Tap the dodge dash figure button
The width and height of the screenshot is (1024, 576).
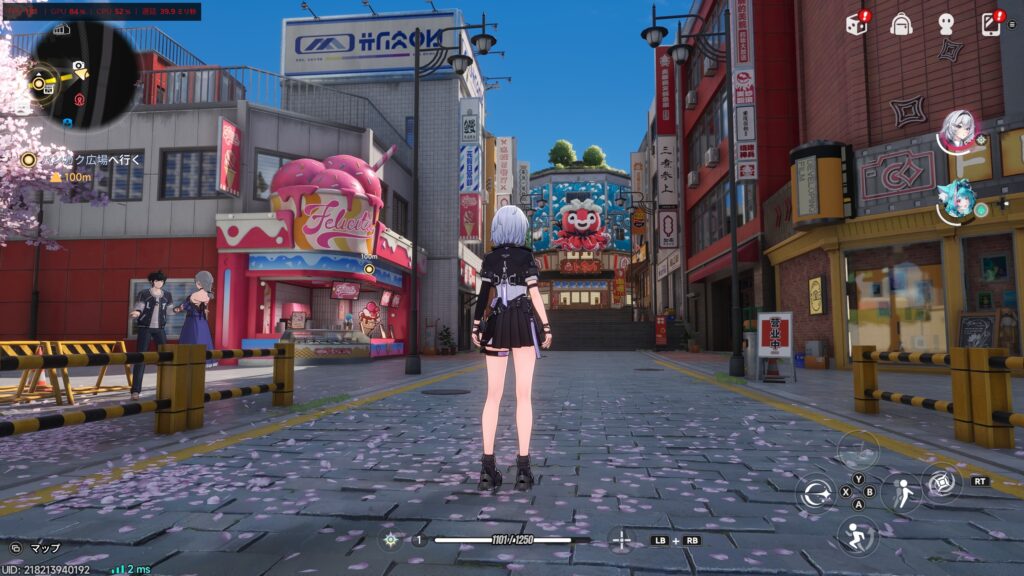[900, 493]
